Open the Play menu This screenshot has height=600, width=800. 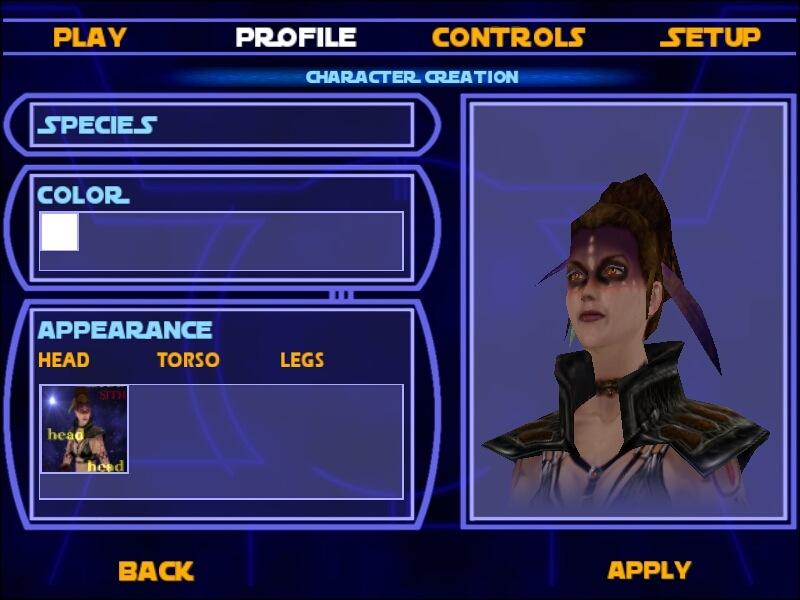[90, 38]
